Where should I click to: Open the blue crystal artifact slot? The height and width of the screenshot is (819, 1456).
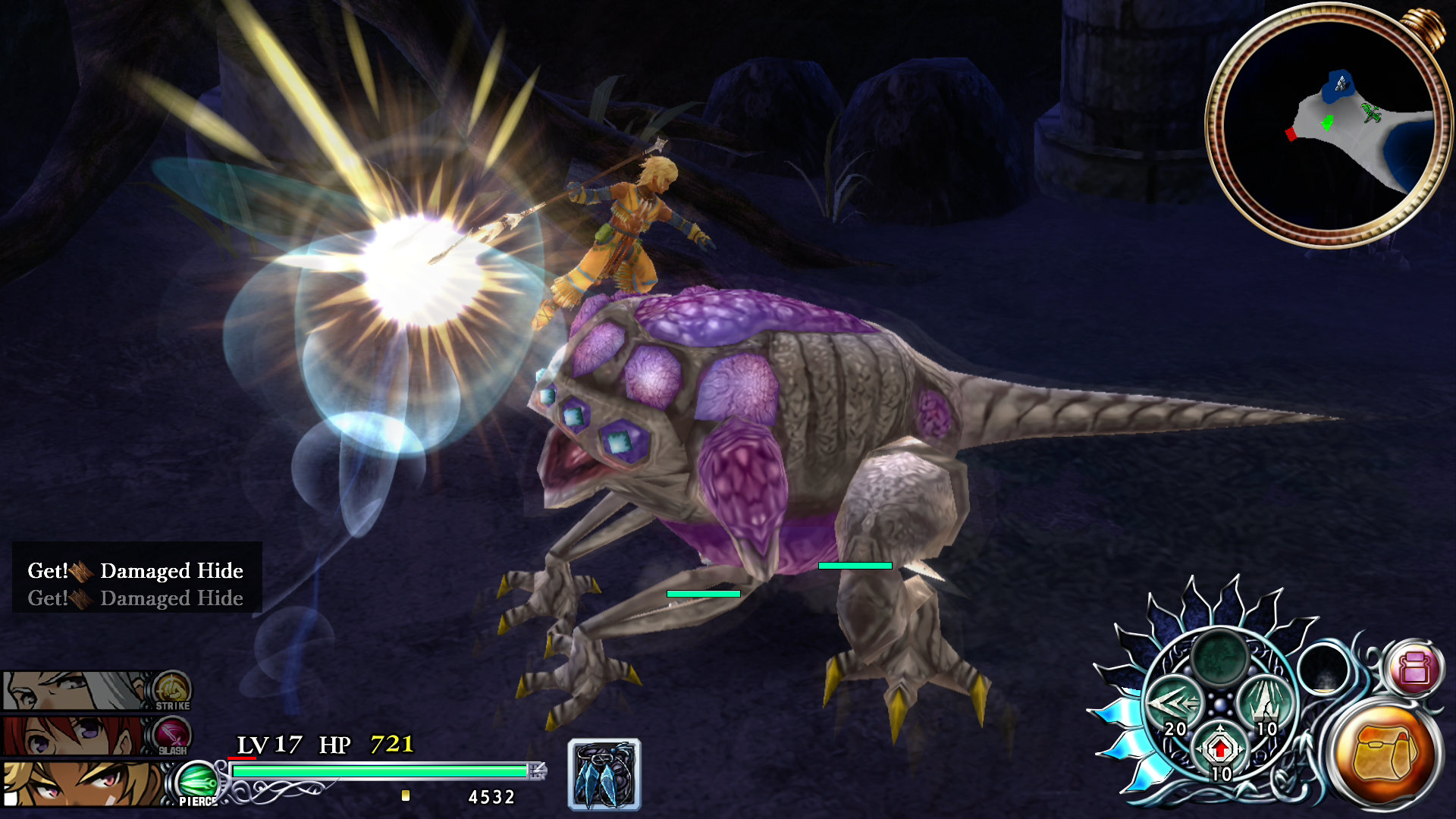tap(604, 775)
